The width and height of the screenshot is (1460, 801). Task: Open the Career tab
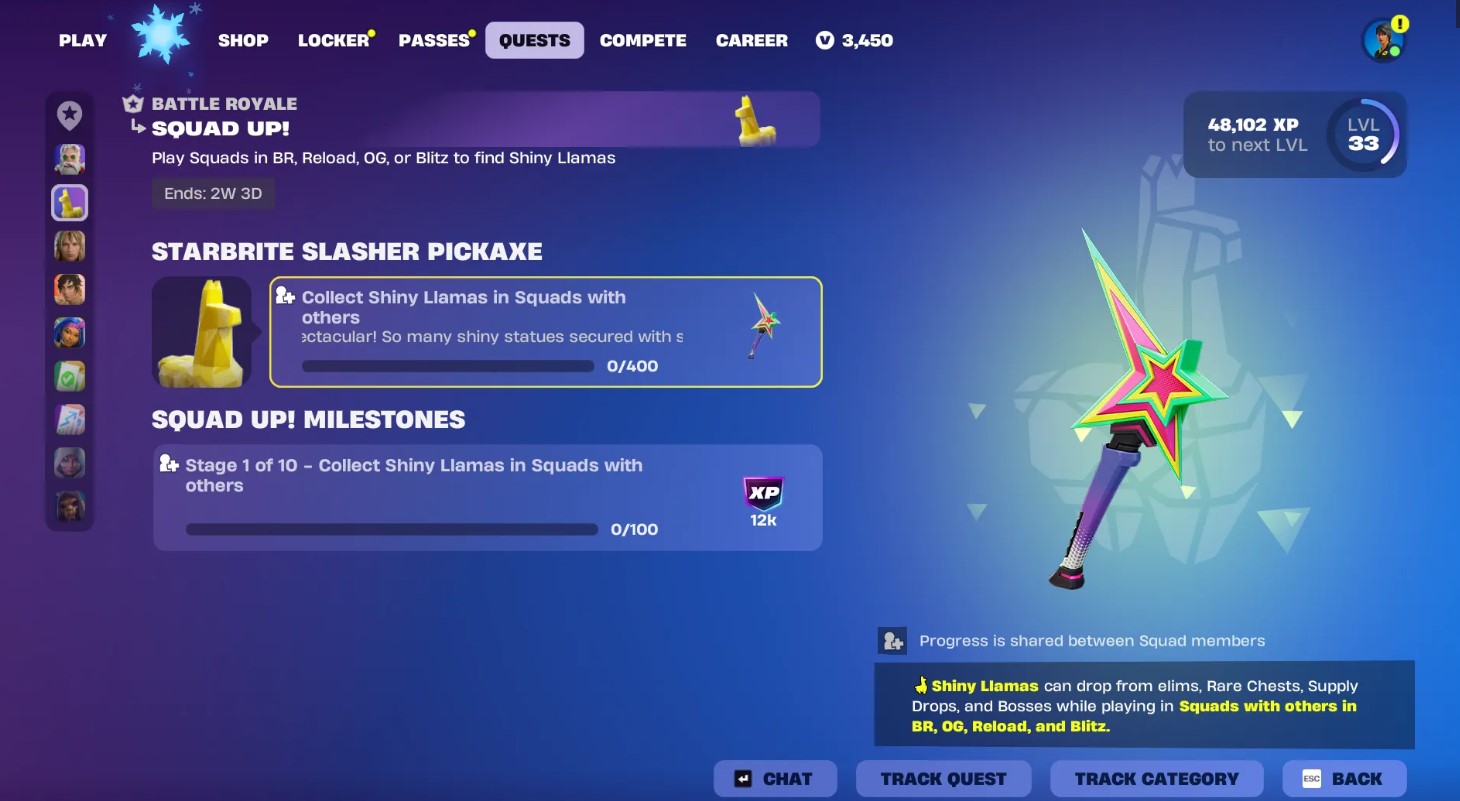752,41
